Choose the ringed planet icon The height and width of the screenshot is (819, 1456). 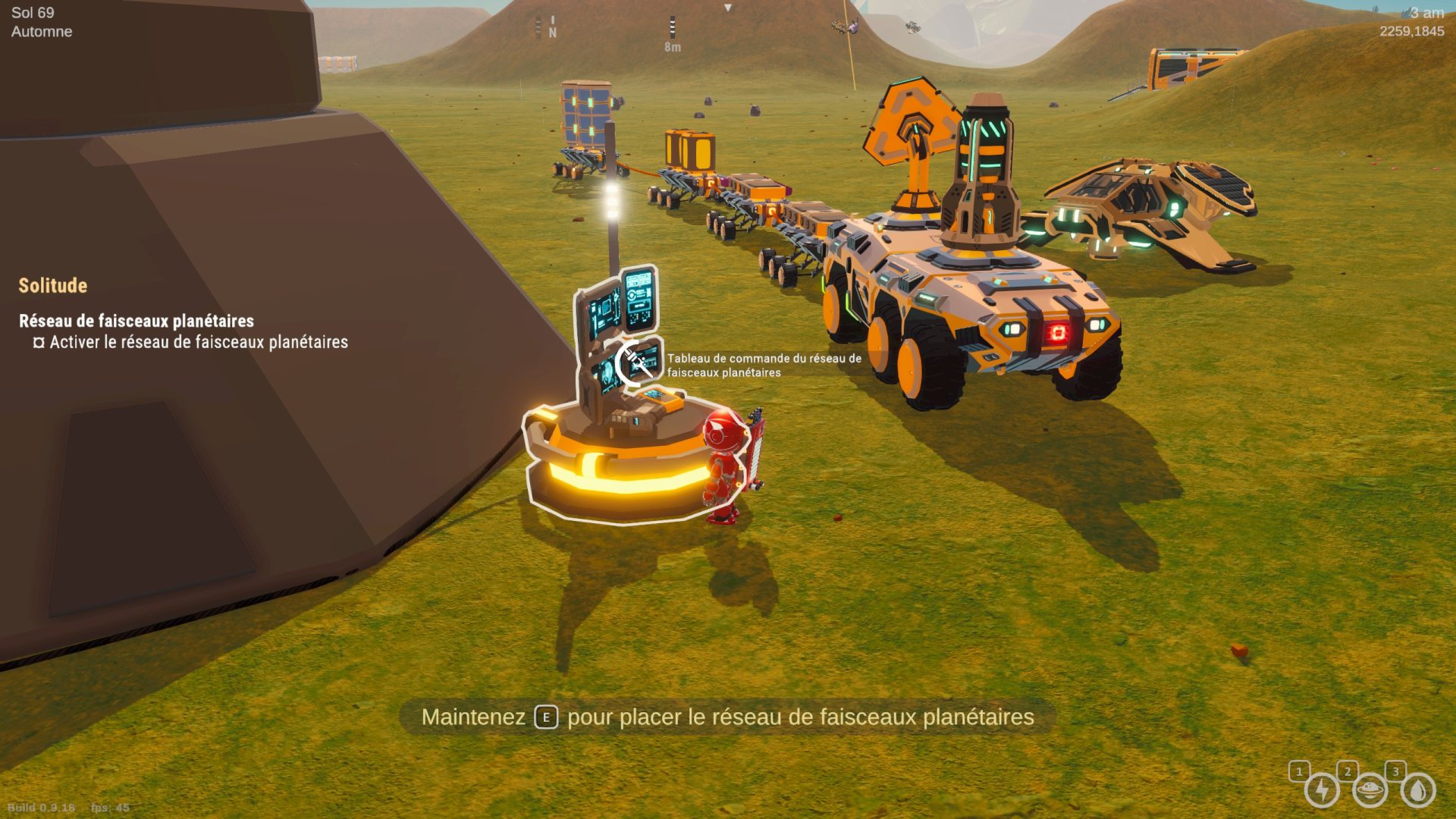point(1370,790)
